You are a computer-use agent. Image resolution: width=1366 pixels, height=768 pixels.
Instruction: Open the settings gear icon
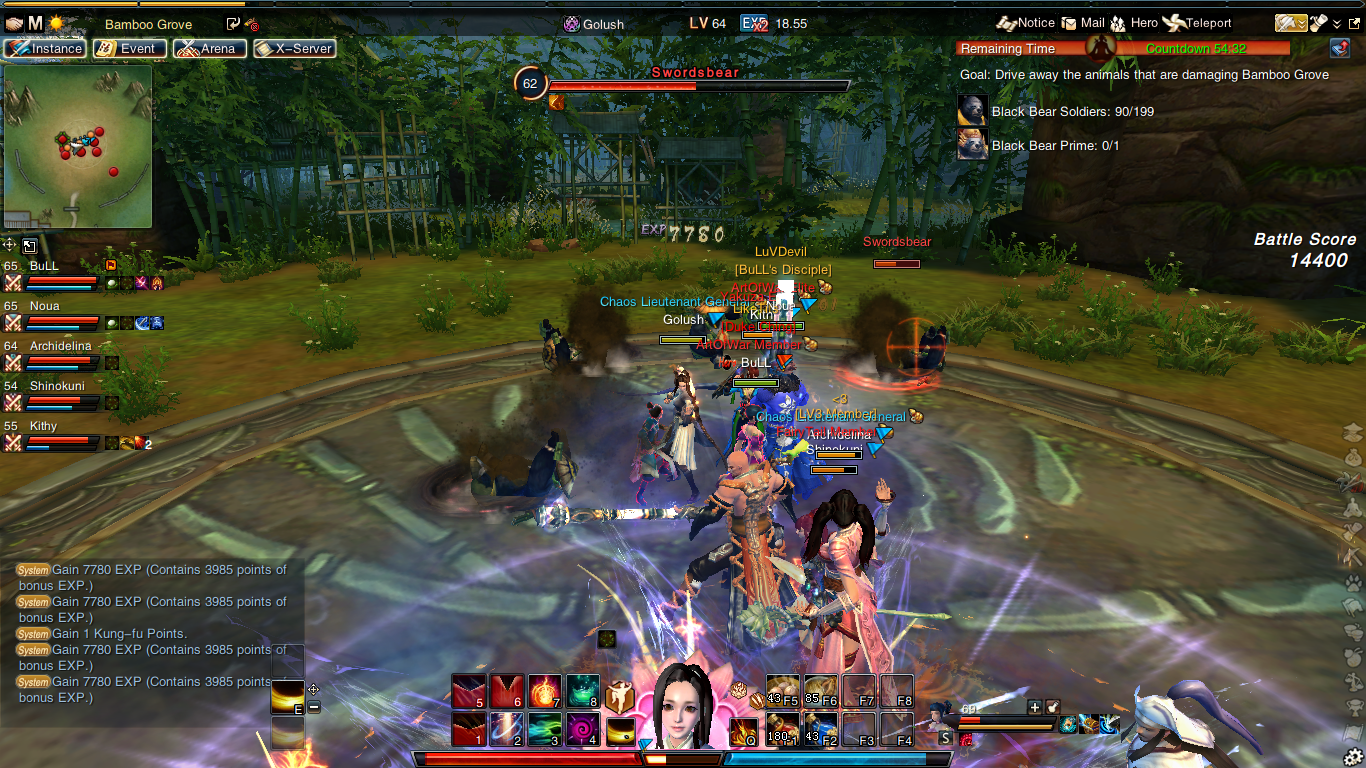point(1354,756)
